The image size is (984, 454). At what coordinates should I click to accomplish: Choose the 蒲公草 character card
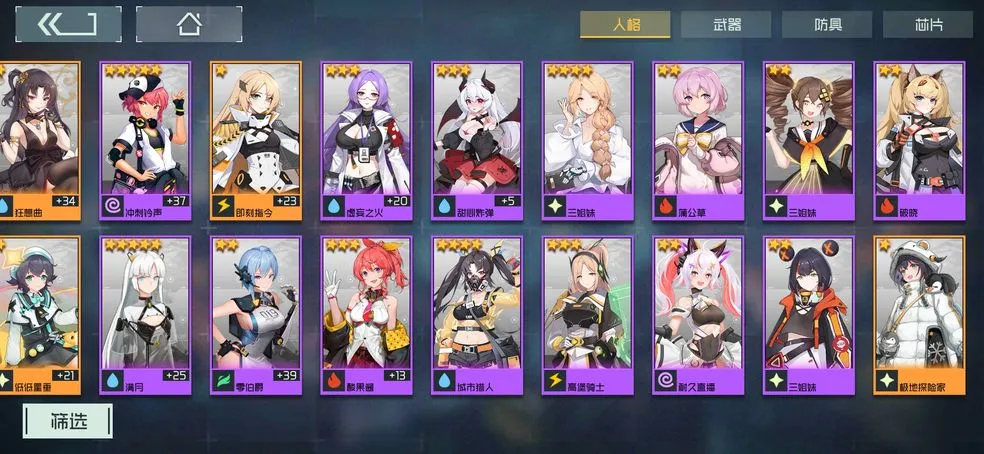click(x=698, y=140)
